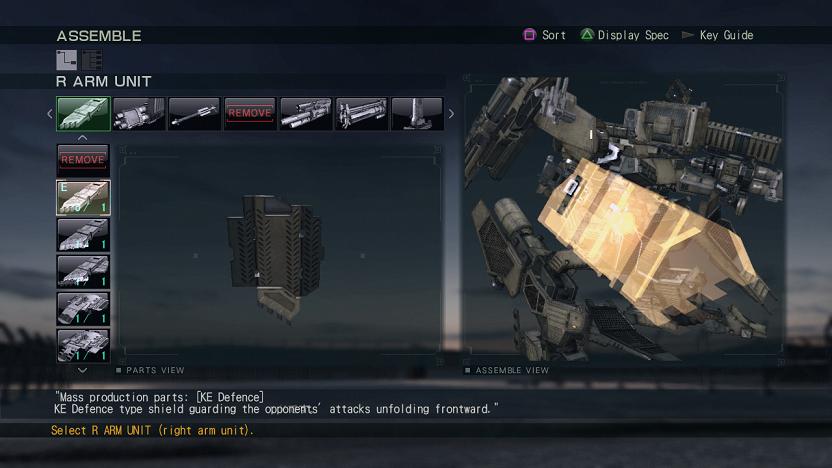Viewport: 832px width, 468px height.
Task: Choose the multi-barrel gatling weapon category tile
Action: click(x=139, y=114)
